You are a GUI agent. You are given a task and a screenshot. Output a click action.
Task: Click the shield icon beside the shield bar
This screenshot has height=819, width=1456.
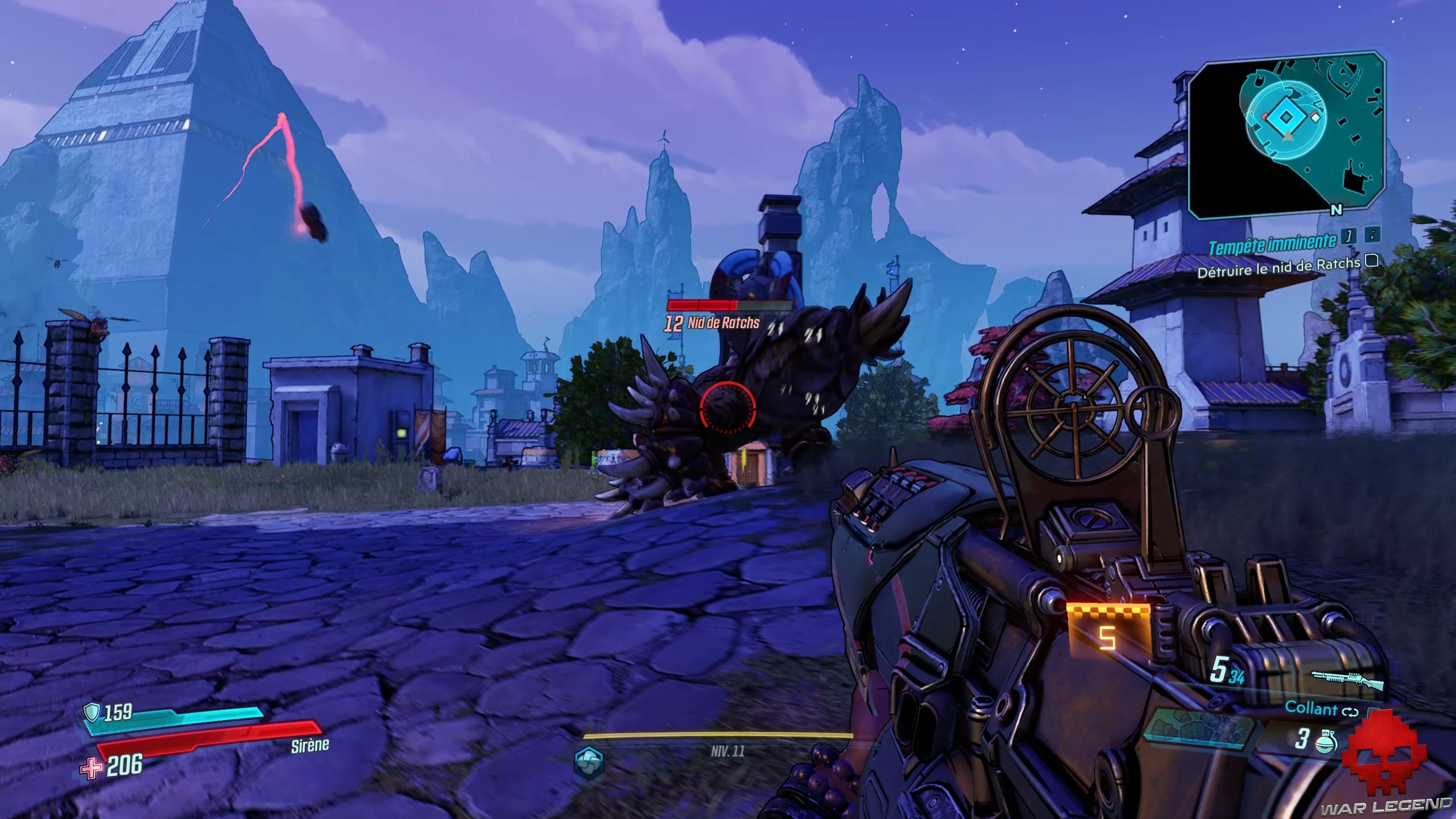pos(91,712)
